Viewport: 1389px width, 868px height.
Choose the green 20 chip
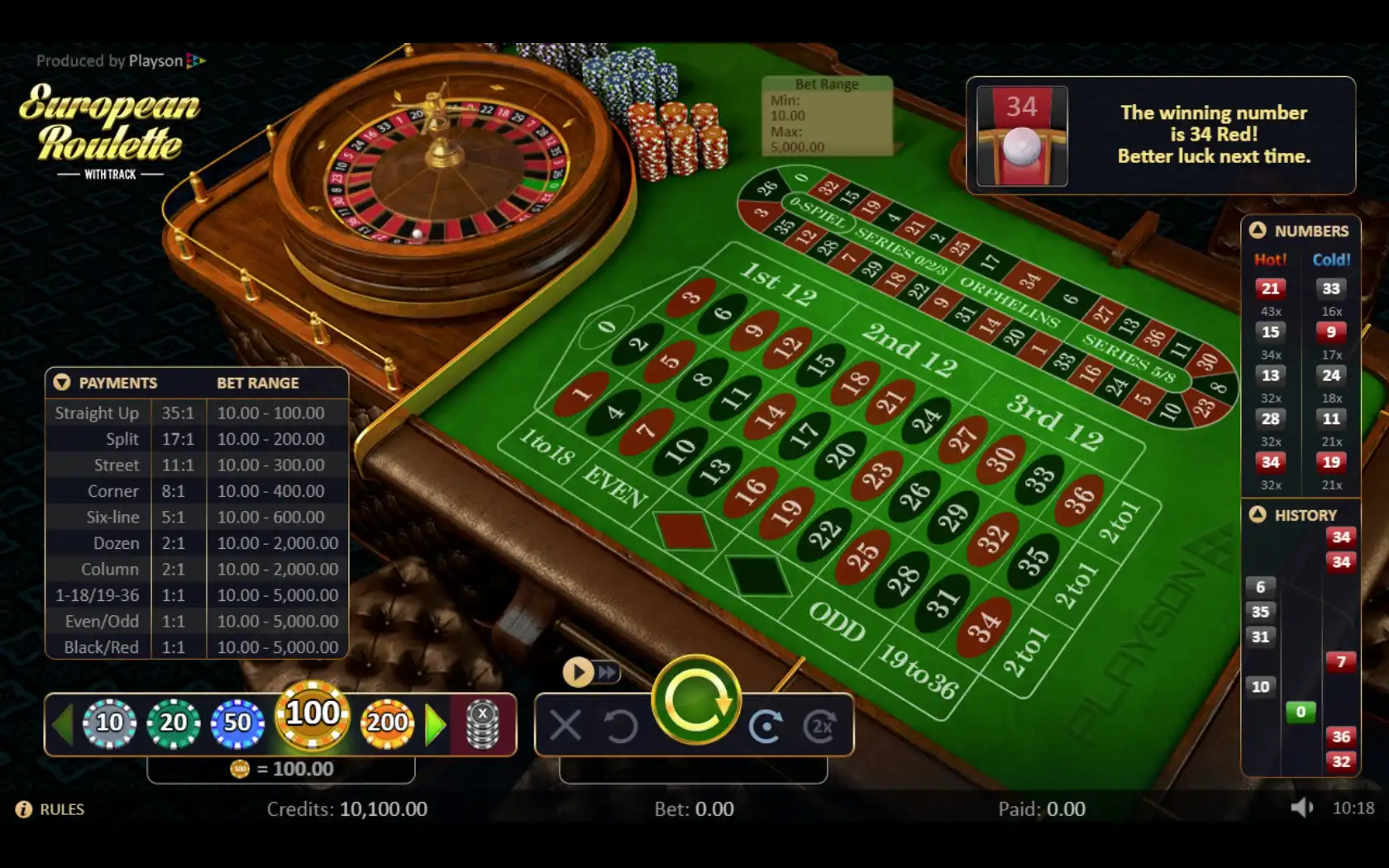(x=173, y=723)
